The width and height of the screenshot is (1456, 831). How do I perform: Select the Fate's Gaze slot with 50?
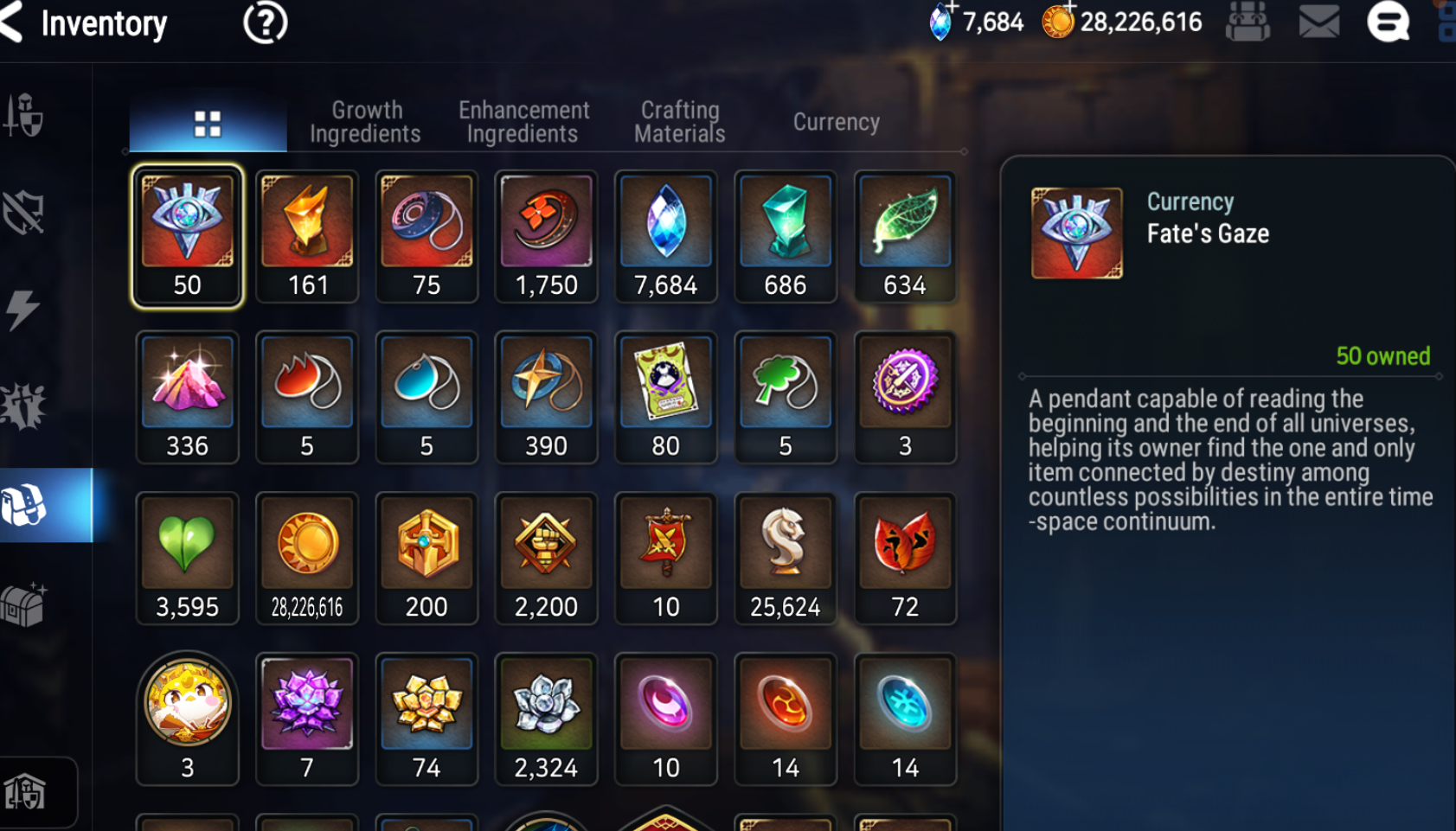187,236
